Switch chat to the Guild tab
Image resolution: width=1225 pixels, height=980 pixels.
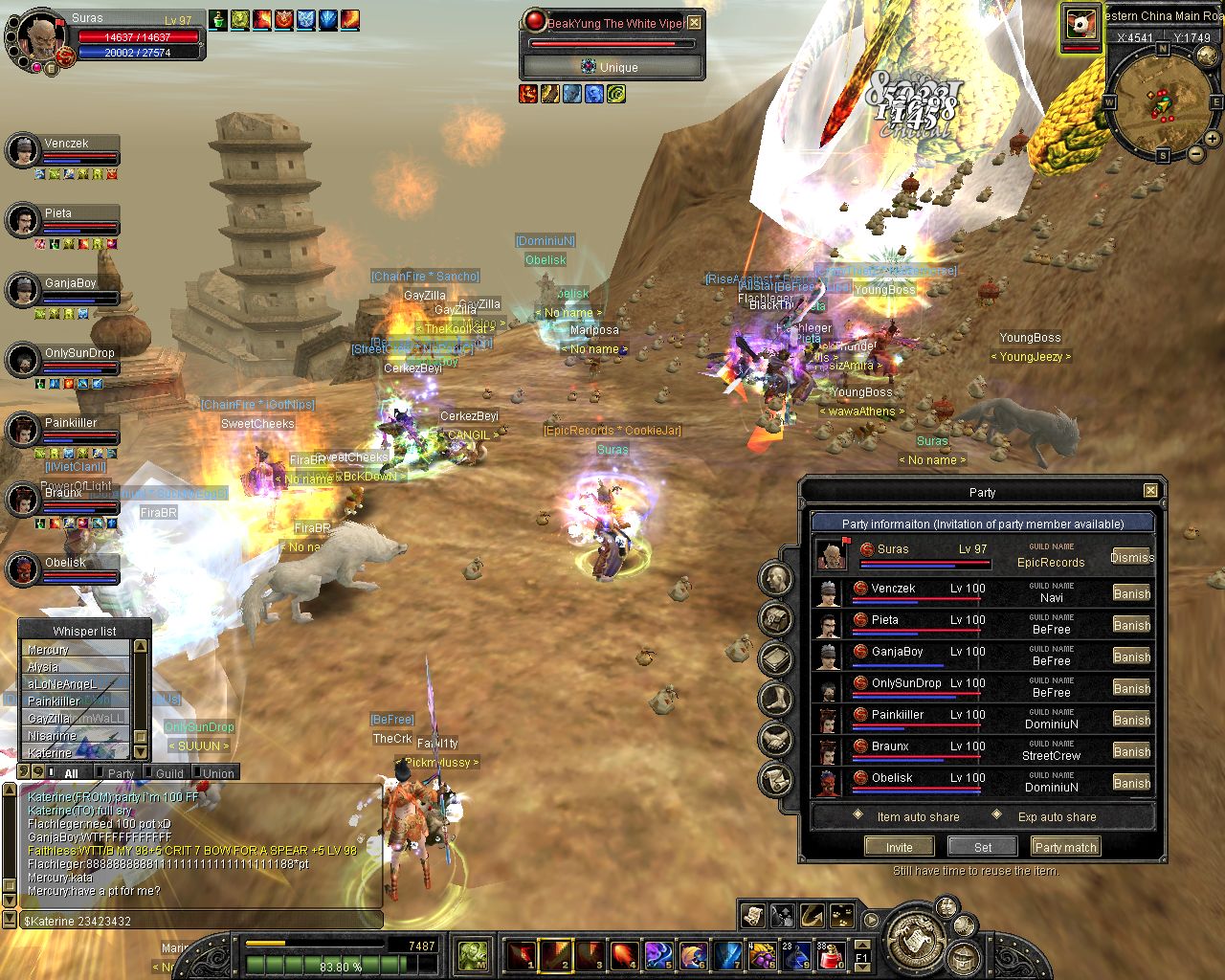click(x=169, y=773)
